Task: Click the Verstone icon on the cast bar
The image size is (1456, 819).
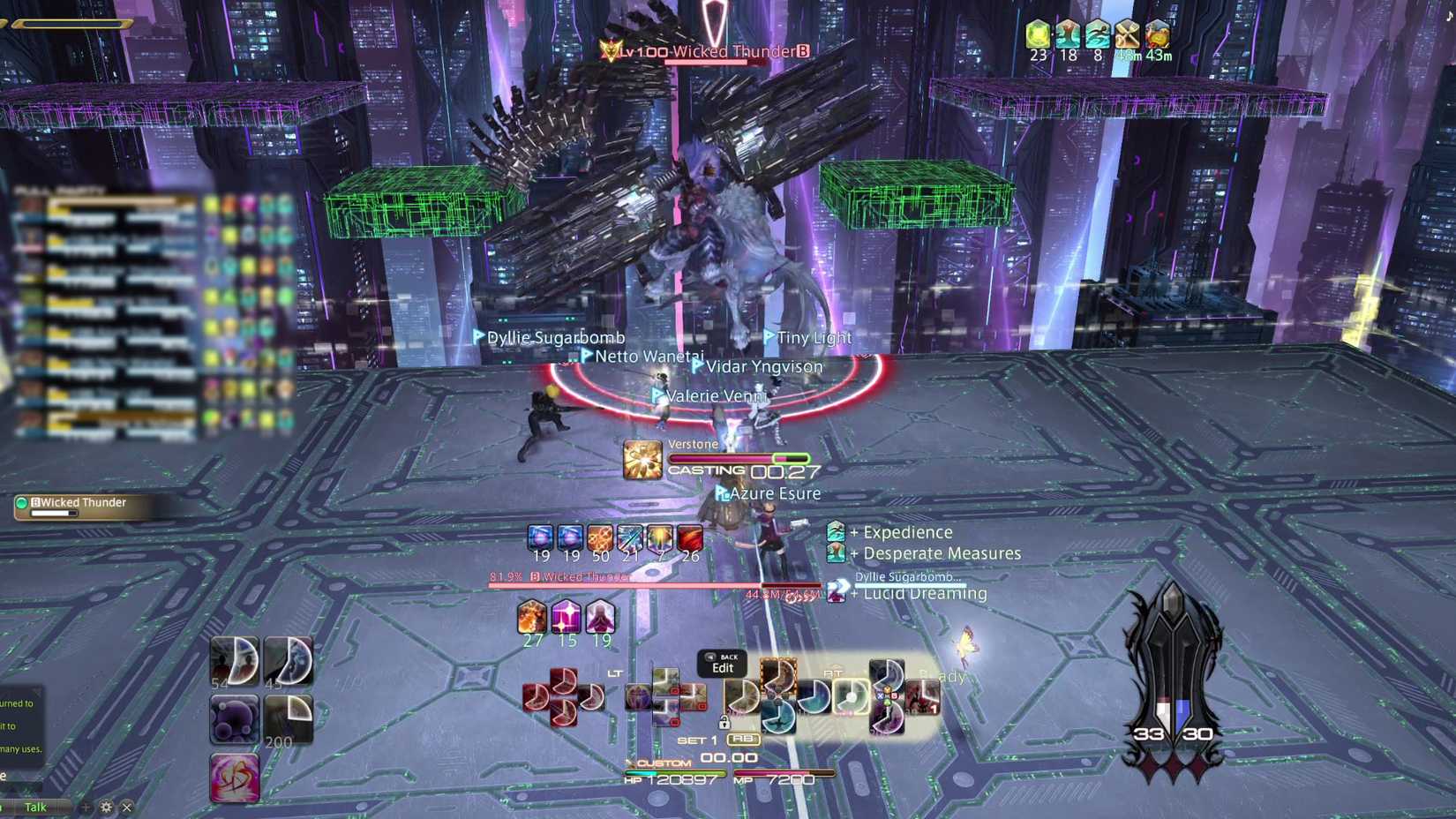Action: [642, 460]
